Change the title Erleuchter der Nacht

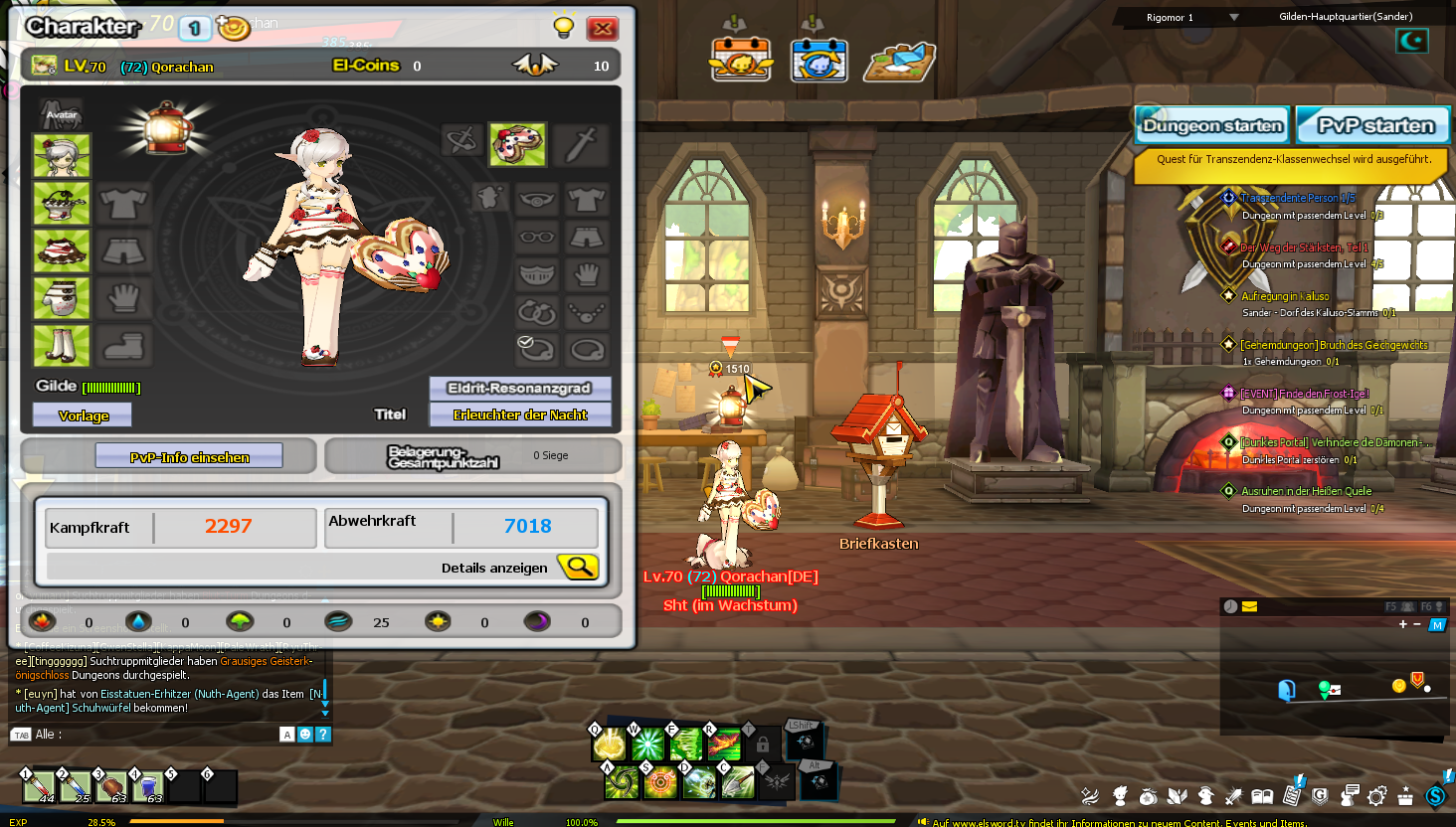[x=519, y=414]
